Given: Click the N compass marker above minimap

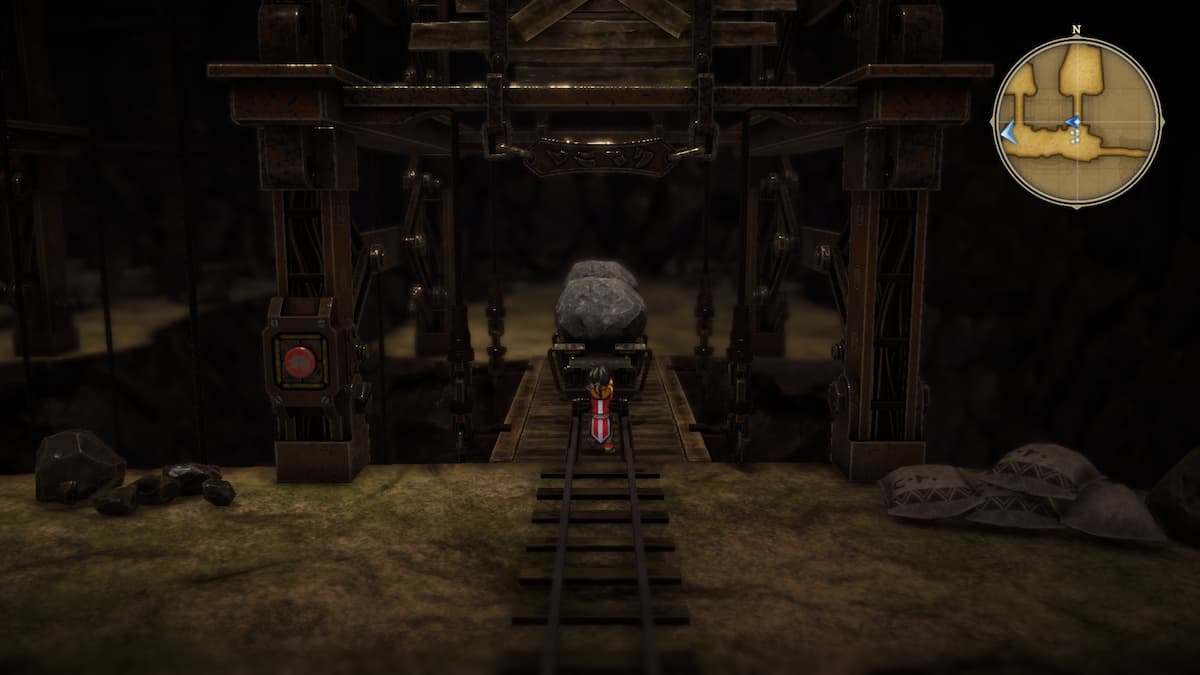Looking at the screenshot, I should 1077,30.
